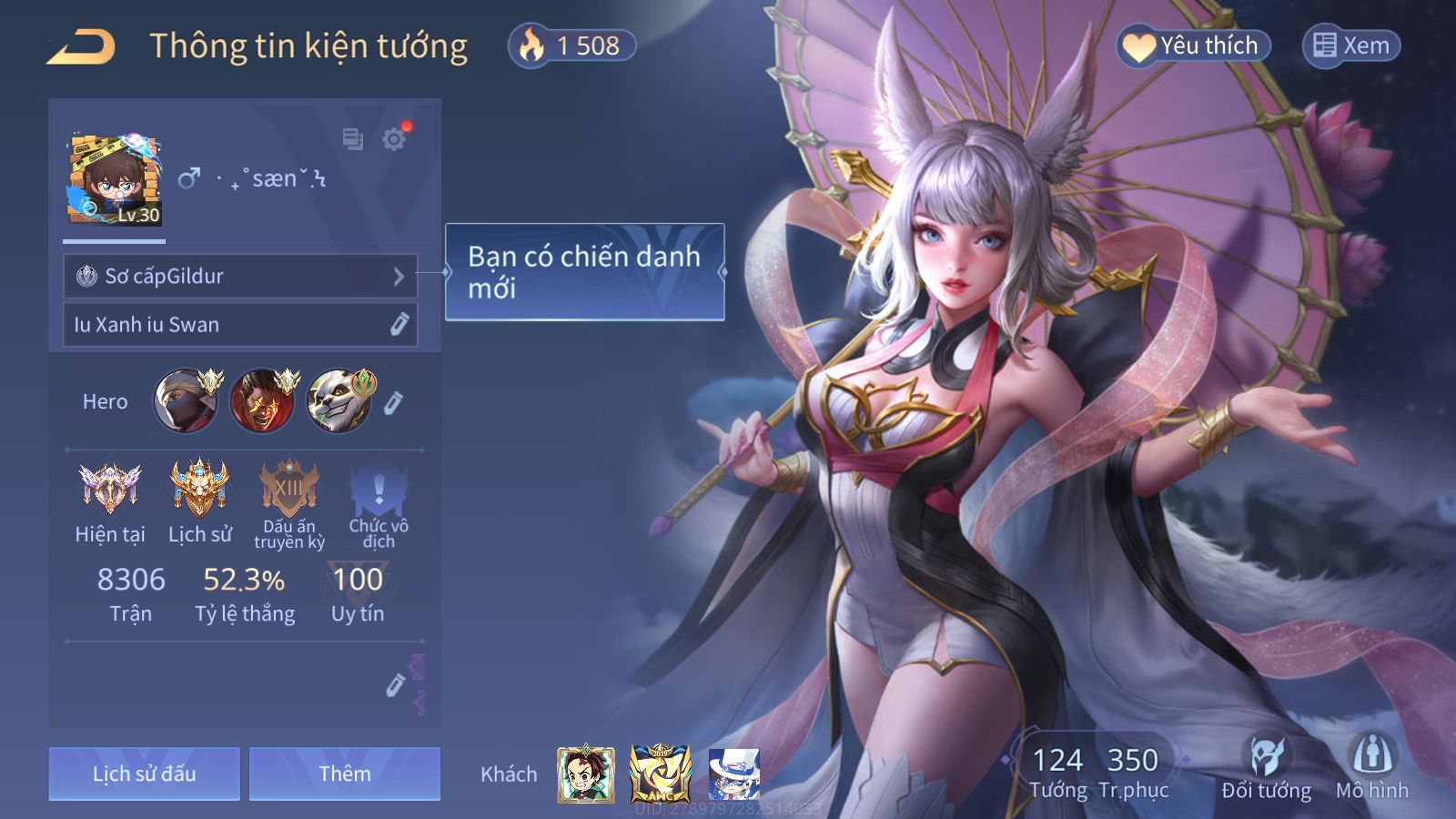Open the Sơ cấp Gildur title row

[x=240, y=276]
